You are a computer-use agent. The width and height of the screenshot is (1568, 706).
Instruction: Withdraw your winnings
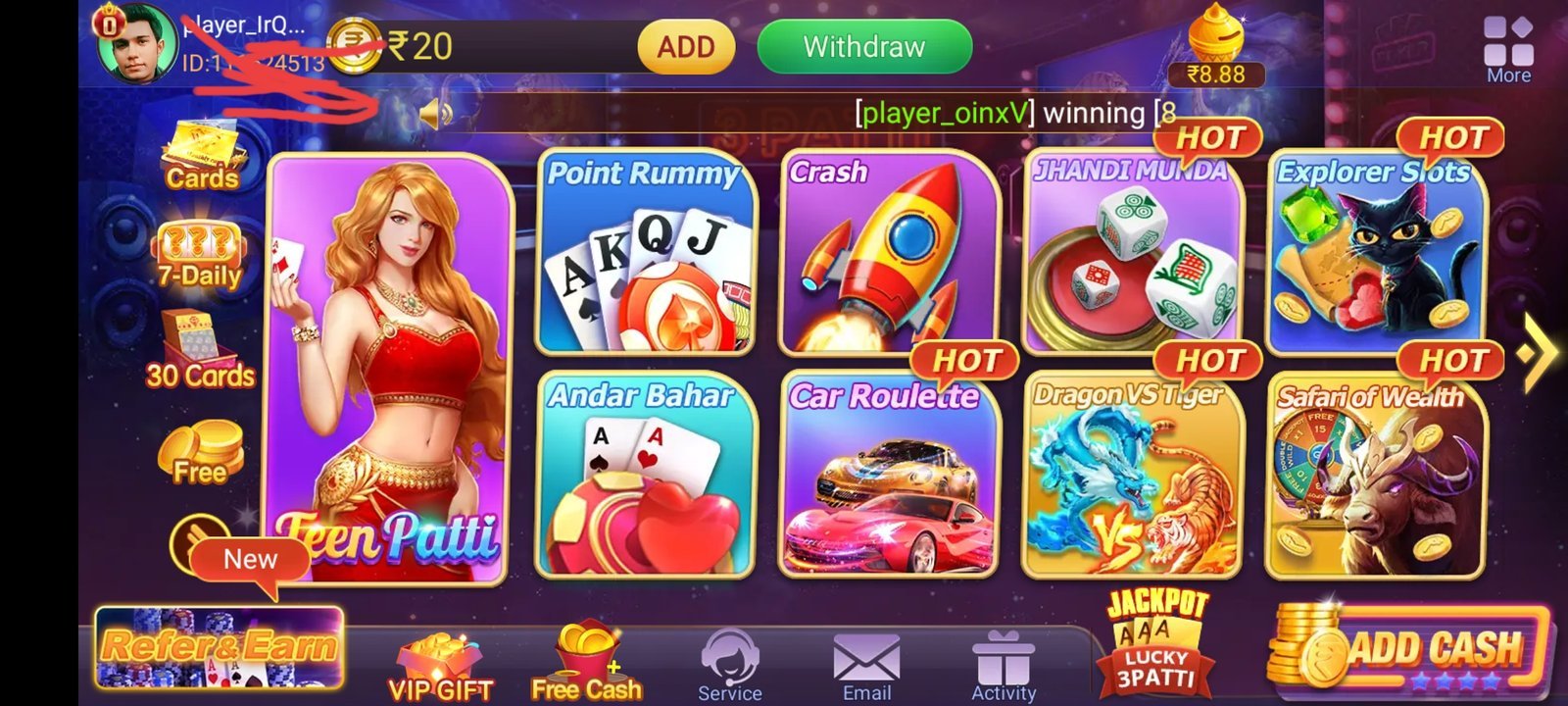tap(862, 46)
